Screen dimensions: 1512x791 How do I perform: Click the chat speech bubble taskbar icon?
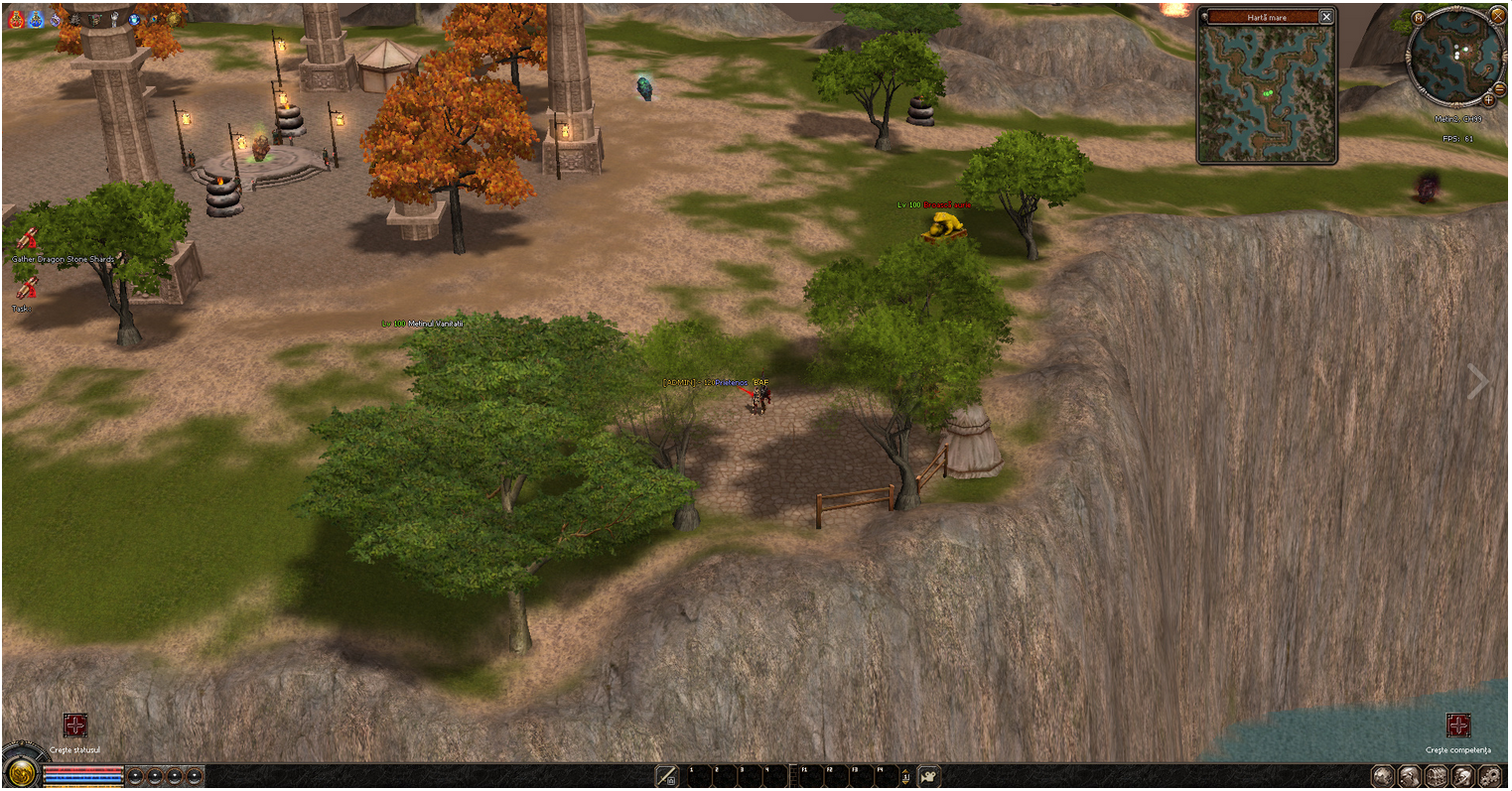point(1383,776)
